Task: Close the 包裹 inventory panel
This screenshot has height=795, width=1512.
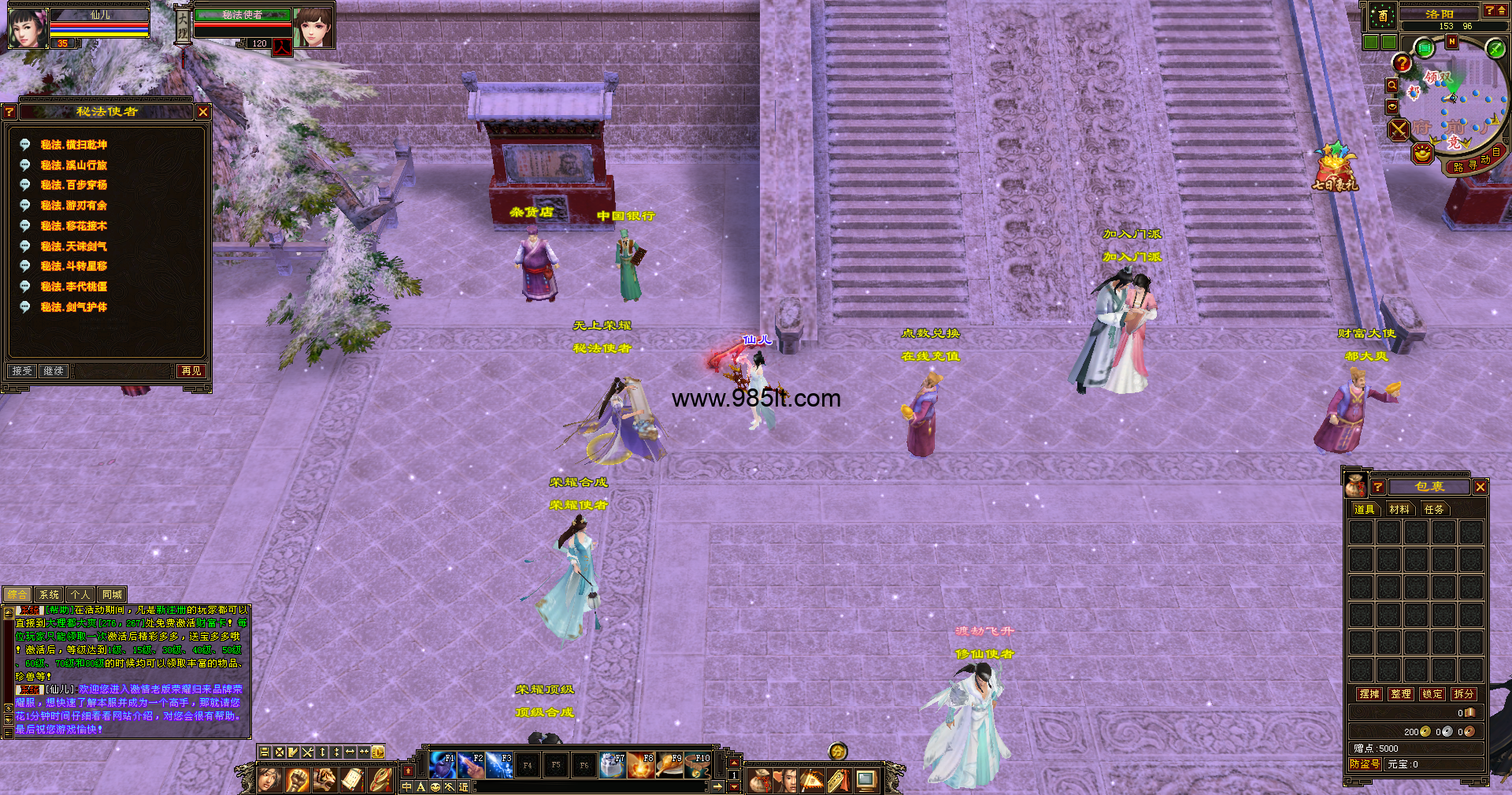Action: tap(1480, 488)
